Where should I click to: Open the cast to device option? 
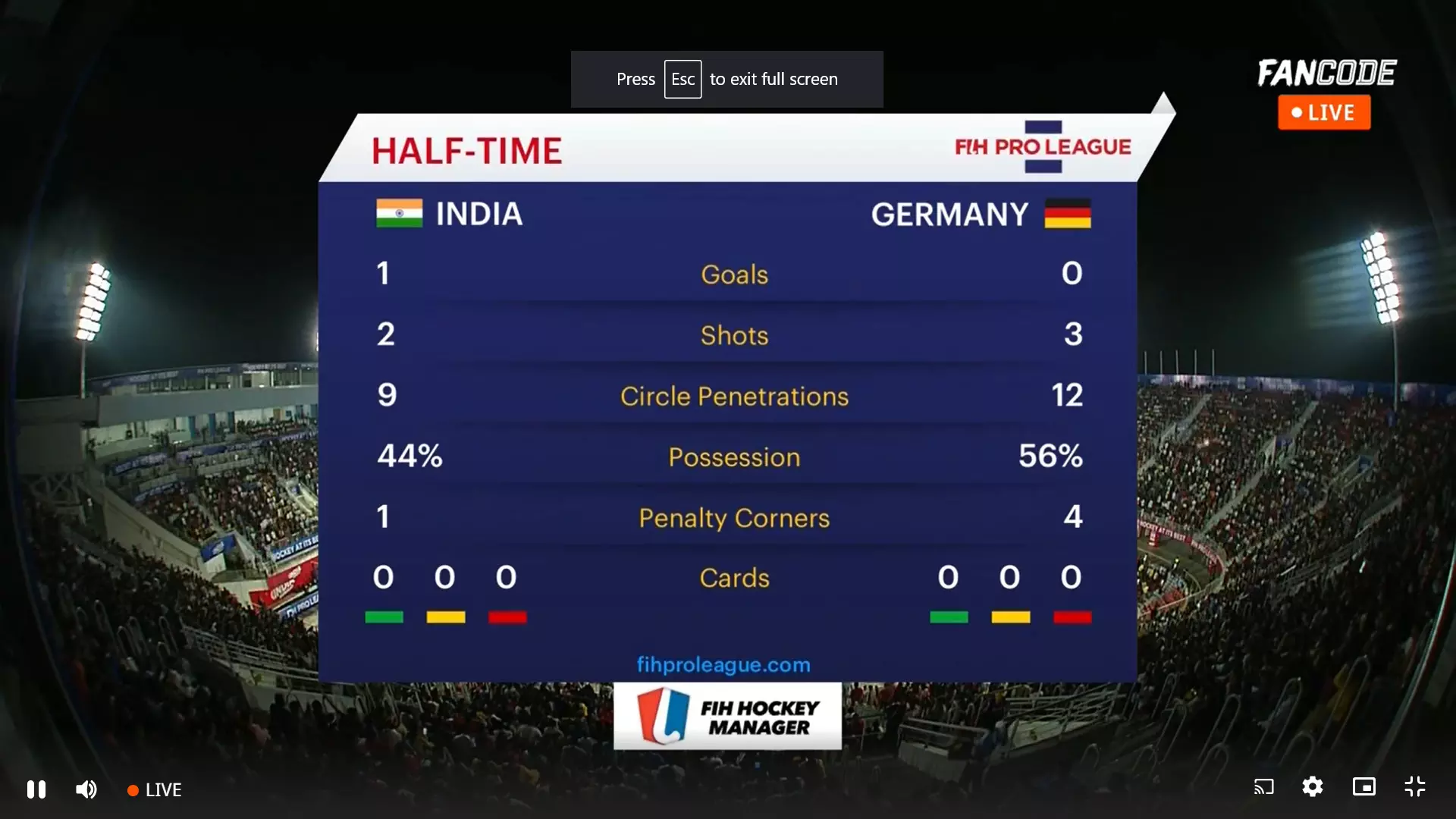point(1263,787)
